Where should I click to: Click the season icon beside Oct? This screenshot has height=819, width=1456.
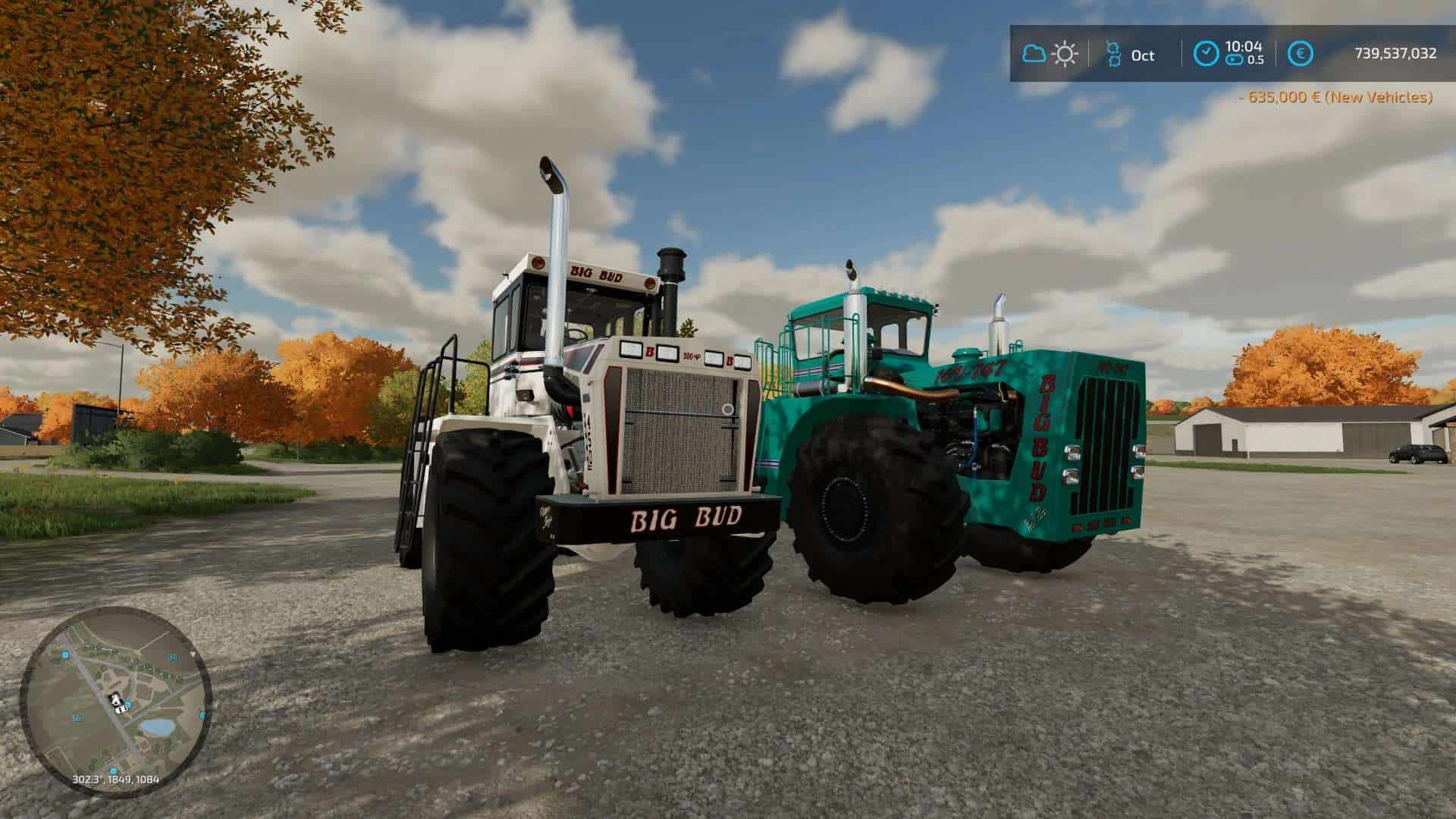pyautogui.click(x=1113, y=54)
